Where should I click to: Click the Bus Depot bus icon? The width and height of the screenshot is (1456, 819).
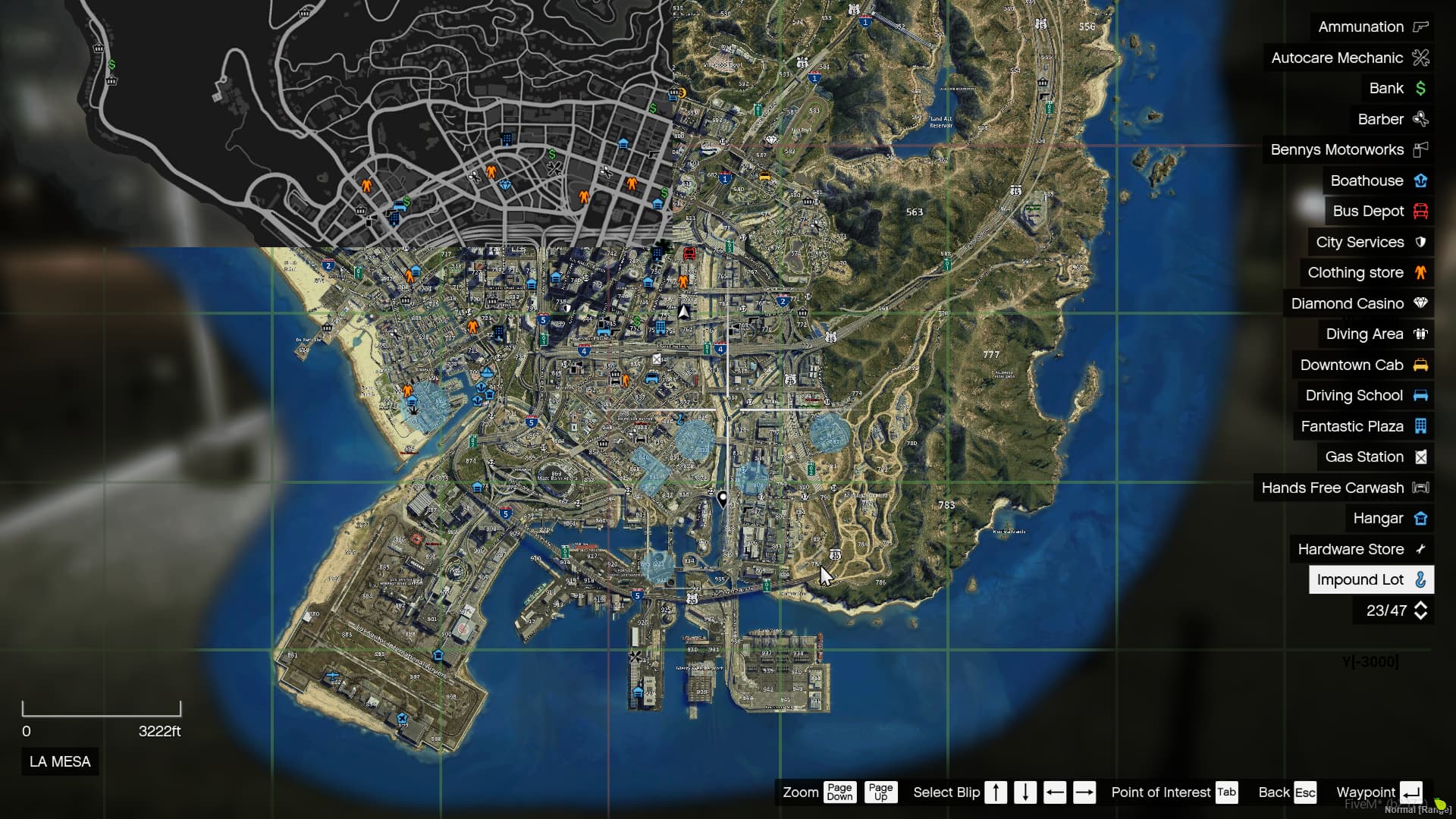coord(1420,211)
